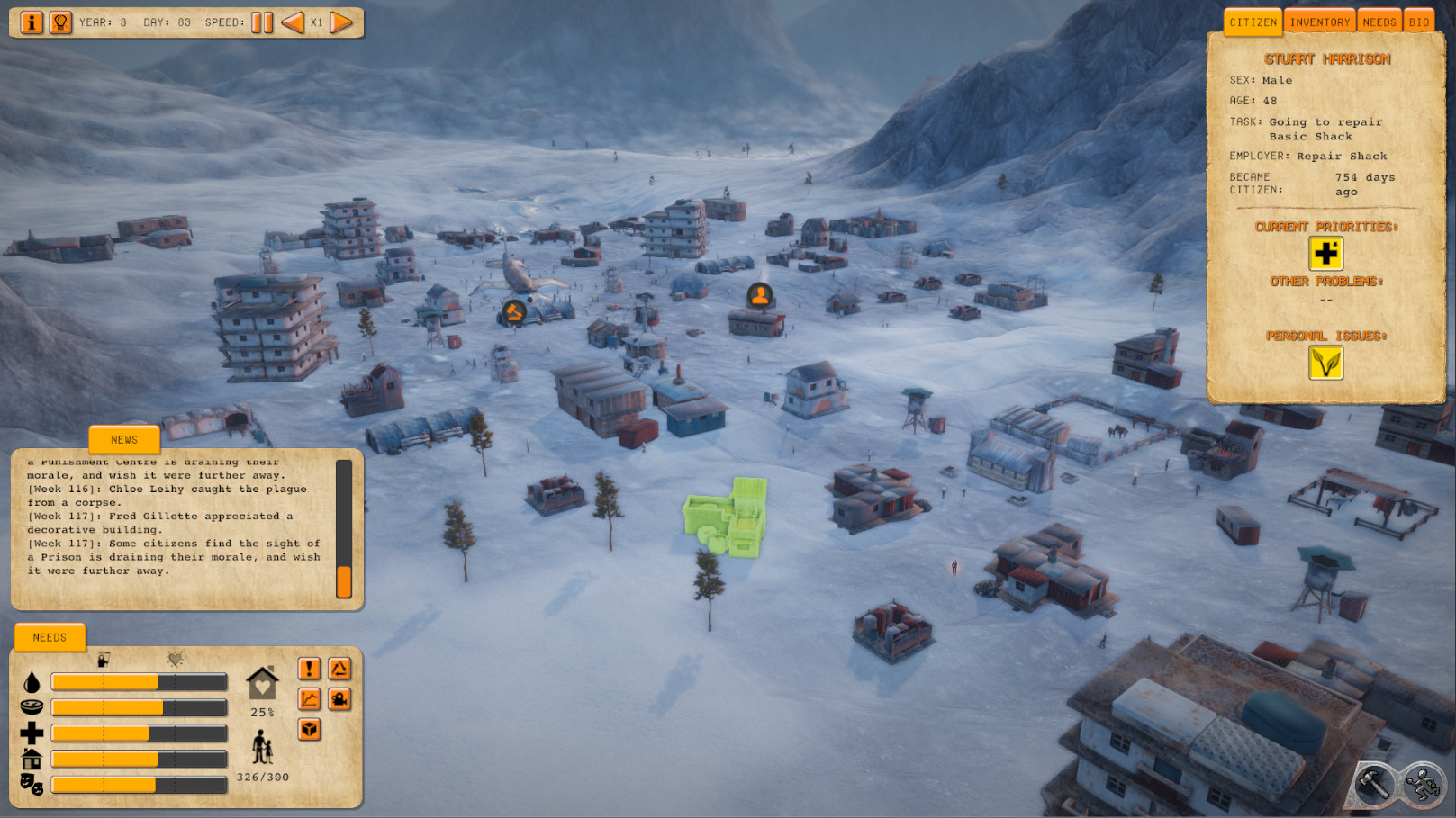1456x818 pixels.
Task: Open the alerts exclamation icon
Action: [x=307, y=669]
